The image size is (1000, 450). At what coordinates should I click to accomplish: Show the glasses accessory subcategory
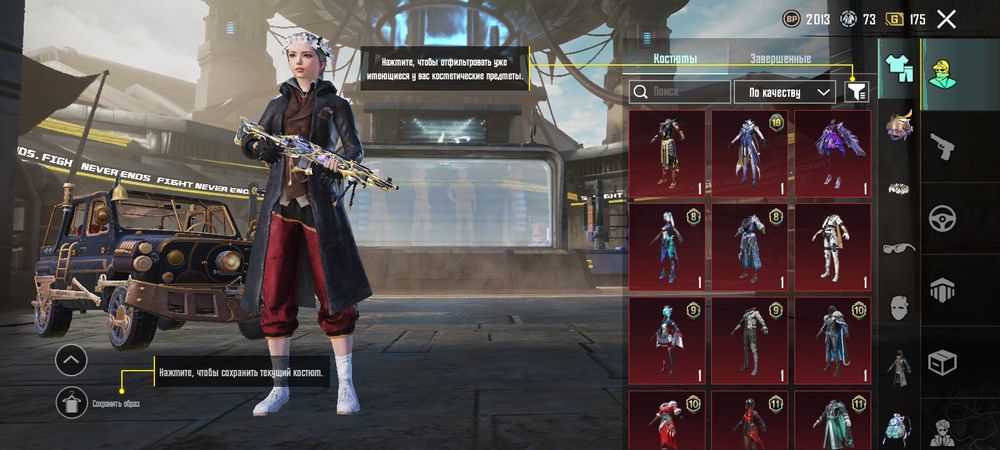tap(898, 247)
